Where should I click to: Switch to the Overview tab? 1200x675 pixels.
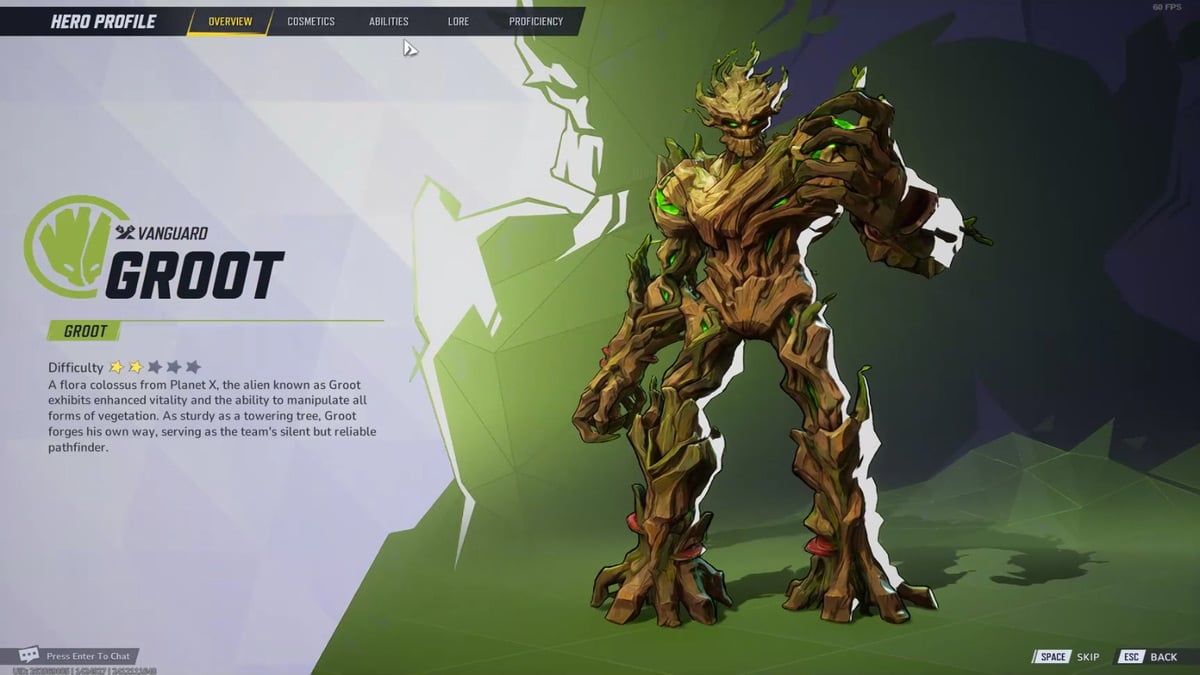230,21
